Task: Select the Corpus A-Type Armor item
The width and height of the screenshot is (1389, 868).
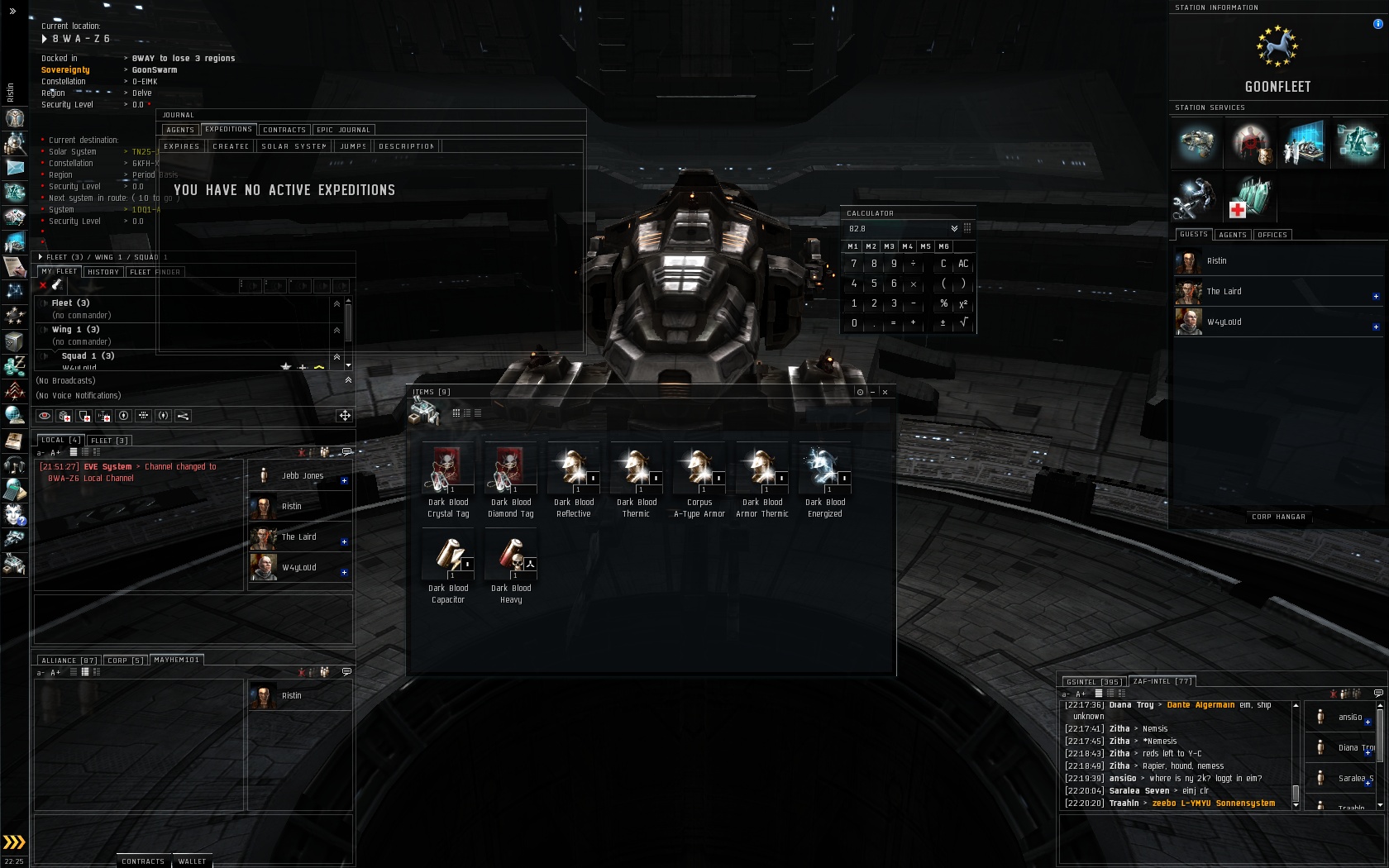Action: pos(699,480)
